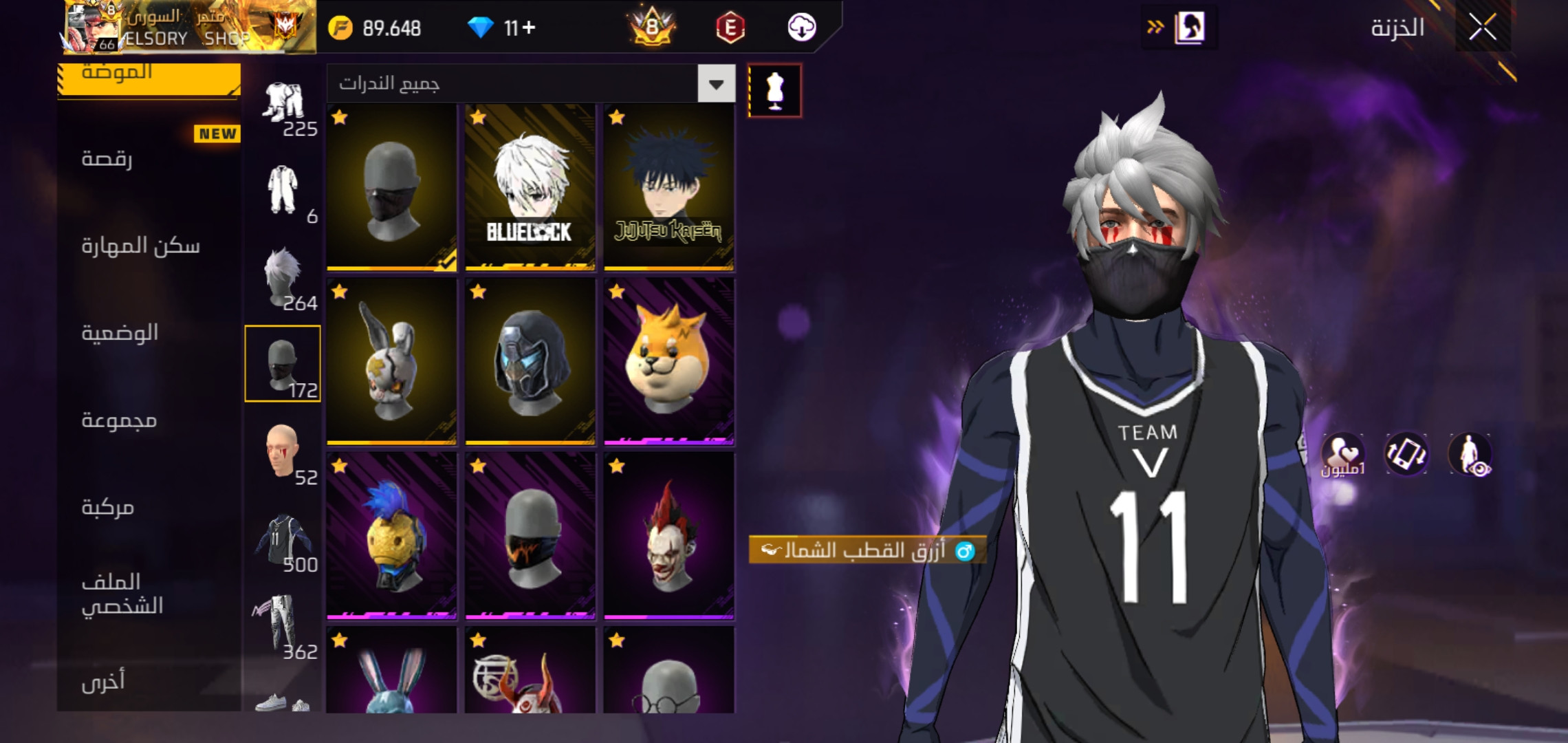The height and width of the screenshot is (743, 1568).
Task: Open the profile (الملف الشخصي) tab
Action: 122,594
